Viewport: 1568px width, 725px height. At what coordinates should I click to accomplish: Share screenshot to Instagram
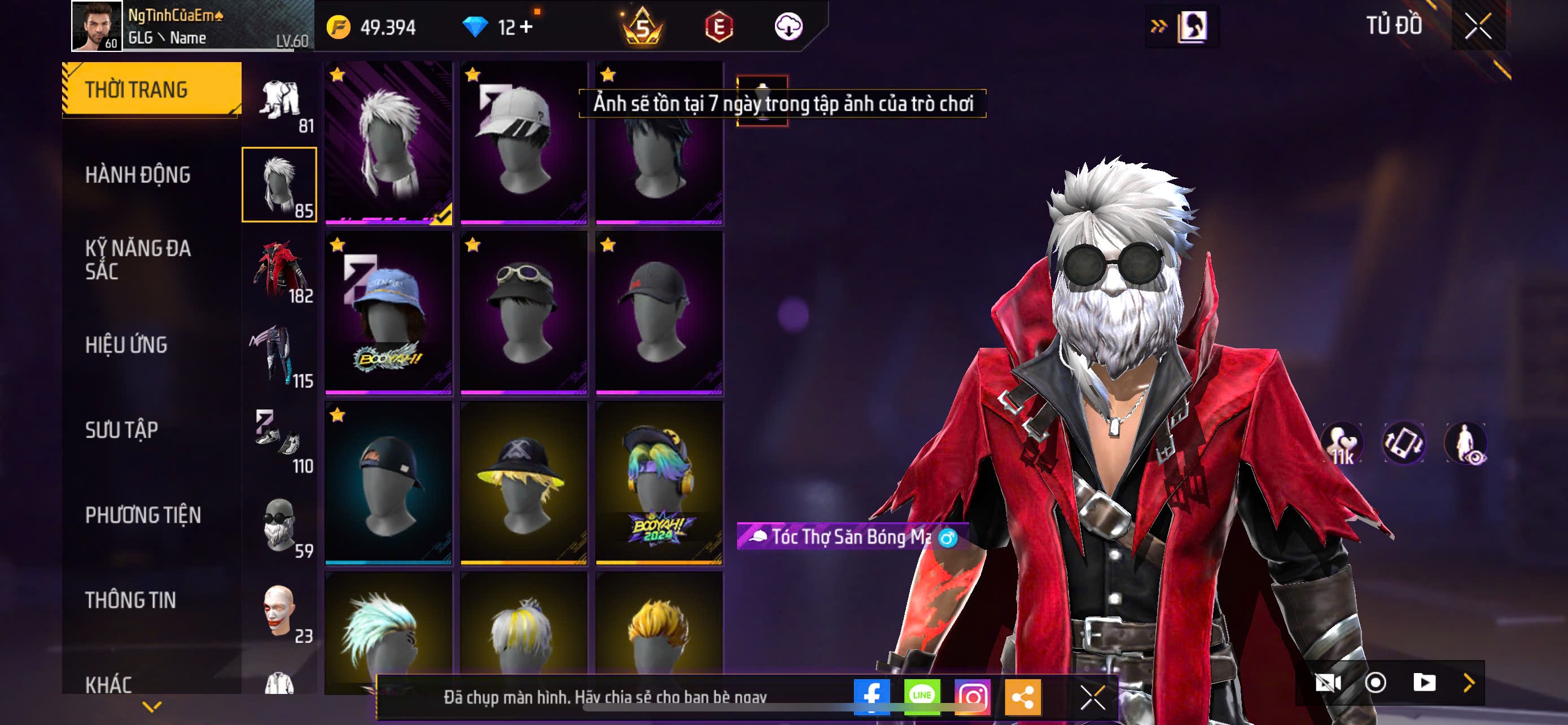pyautogui.click(x=972, y=696)
